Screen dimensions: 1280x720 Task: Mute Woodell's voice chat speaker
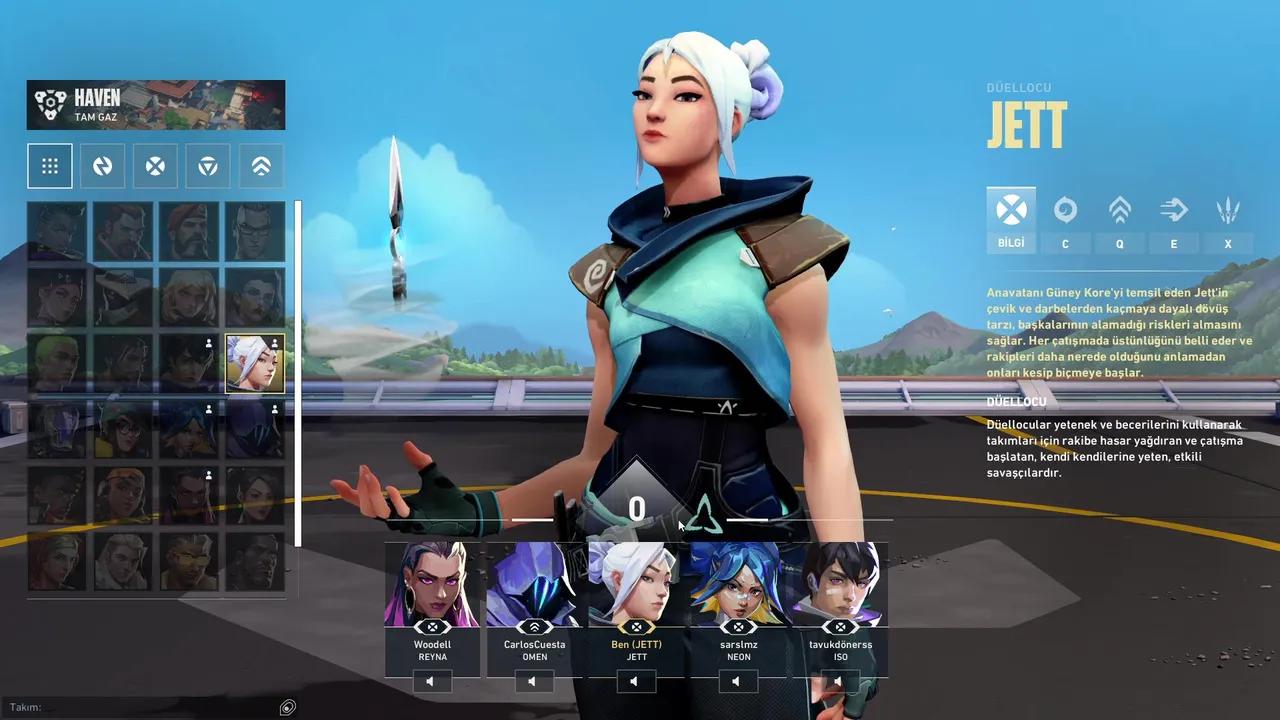click(x=432, y=681)
